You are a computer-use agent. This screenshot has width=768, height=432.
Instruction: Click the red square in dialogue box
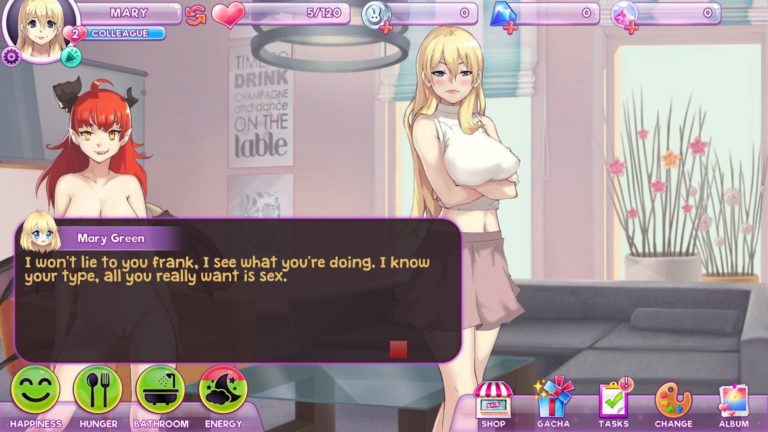click(398, 349)
